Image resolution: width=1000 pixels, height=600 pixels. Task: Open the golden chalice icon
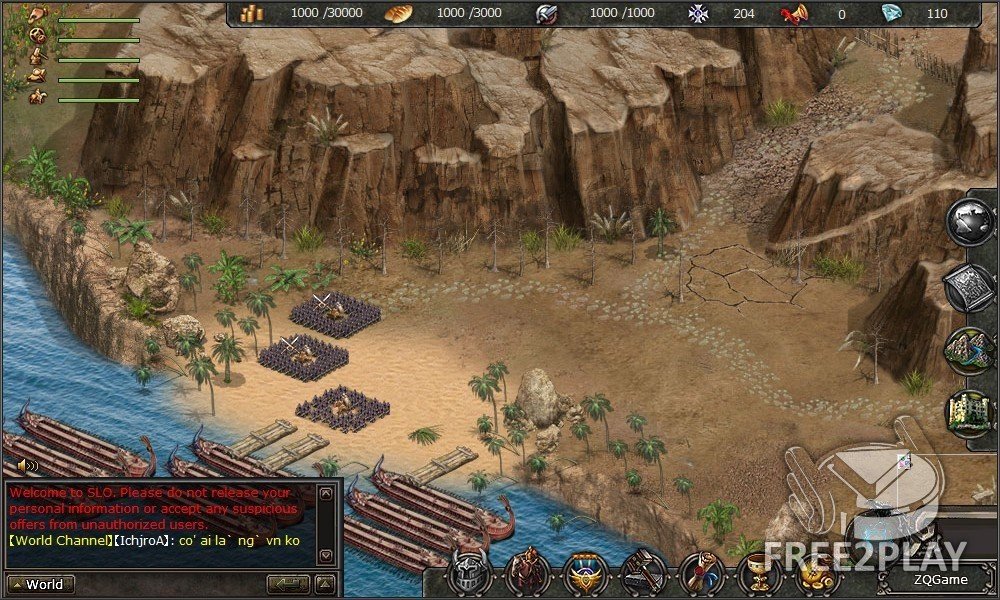click(x=759, y=574)
